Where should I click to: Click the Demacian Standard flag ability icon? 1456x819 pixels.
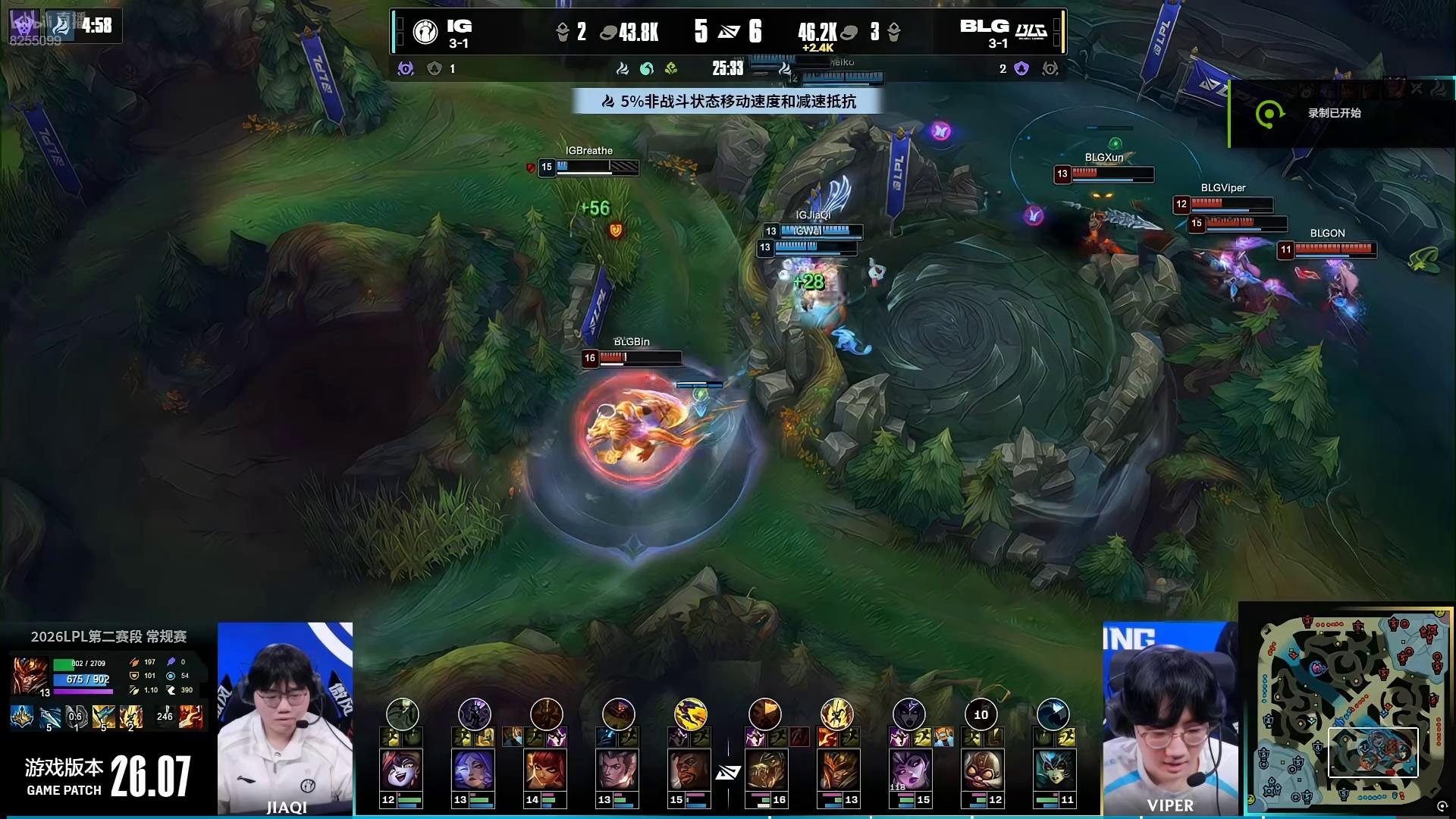(x=104, y=717)
